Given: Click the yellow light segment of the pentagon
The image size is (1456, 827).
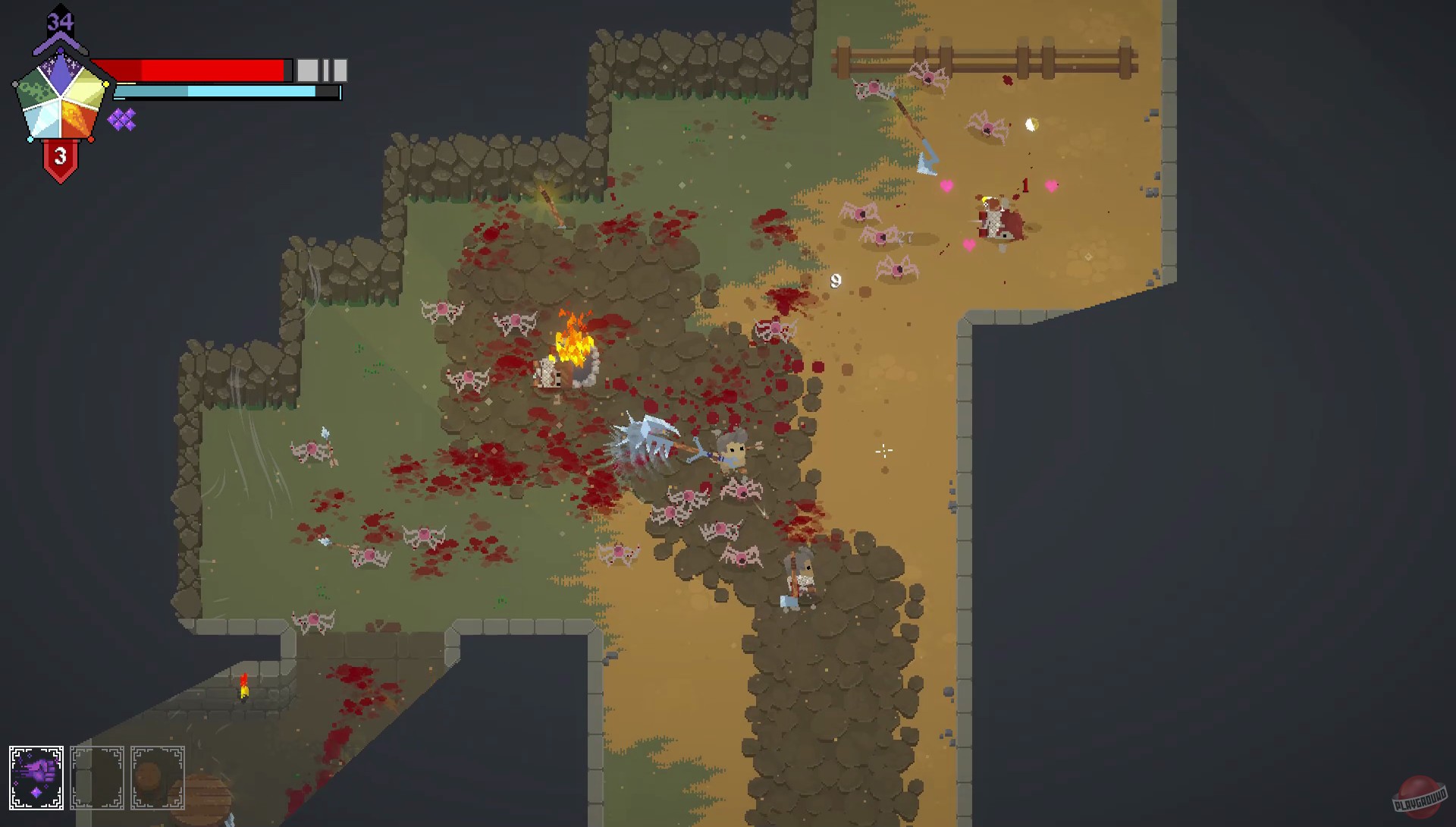Looking at the screenshot, I should click(86, 89).
